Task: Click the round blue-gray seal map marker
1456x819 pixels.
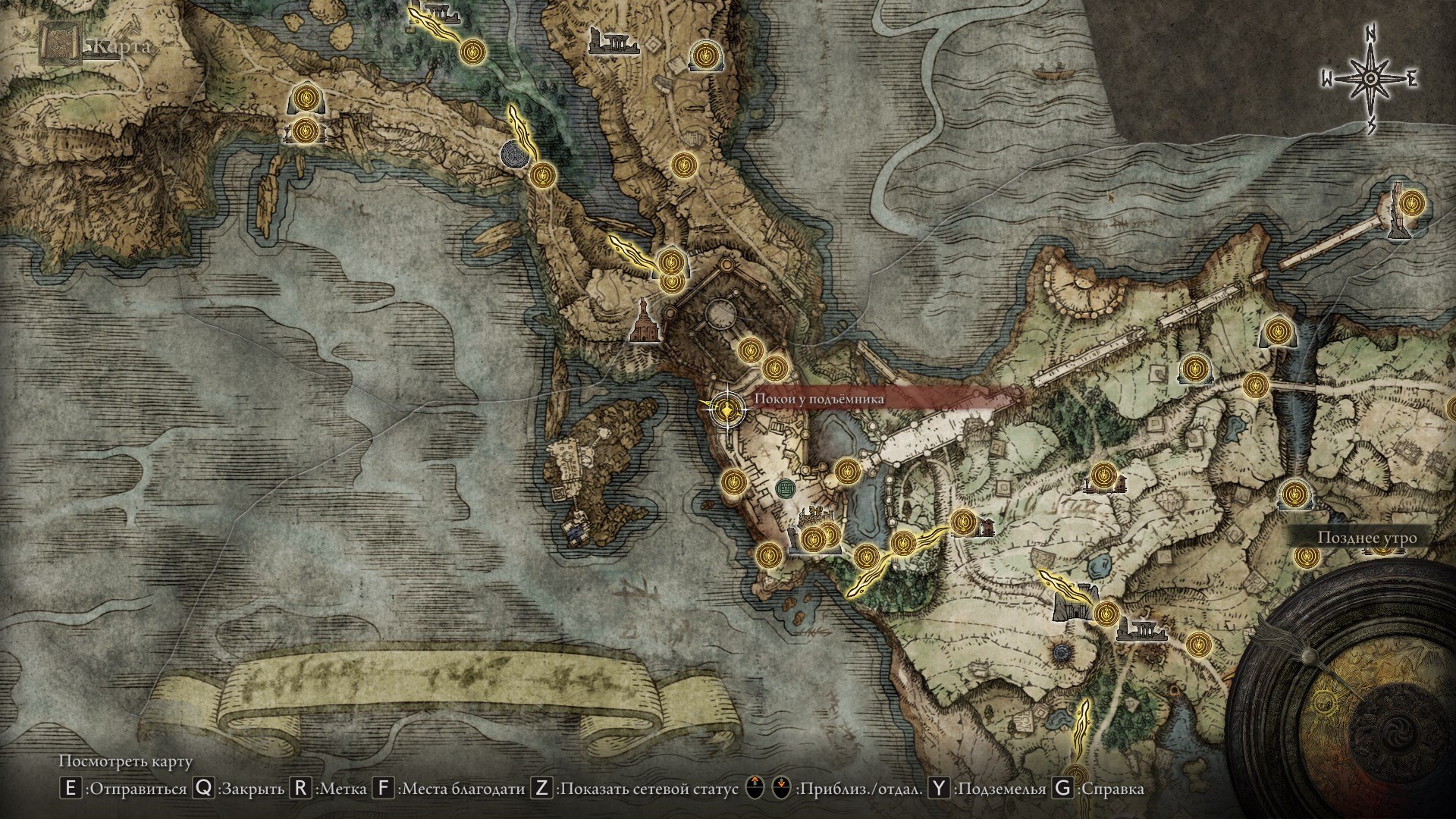Action: pos(516,154)
